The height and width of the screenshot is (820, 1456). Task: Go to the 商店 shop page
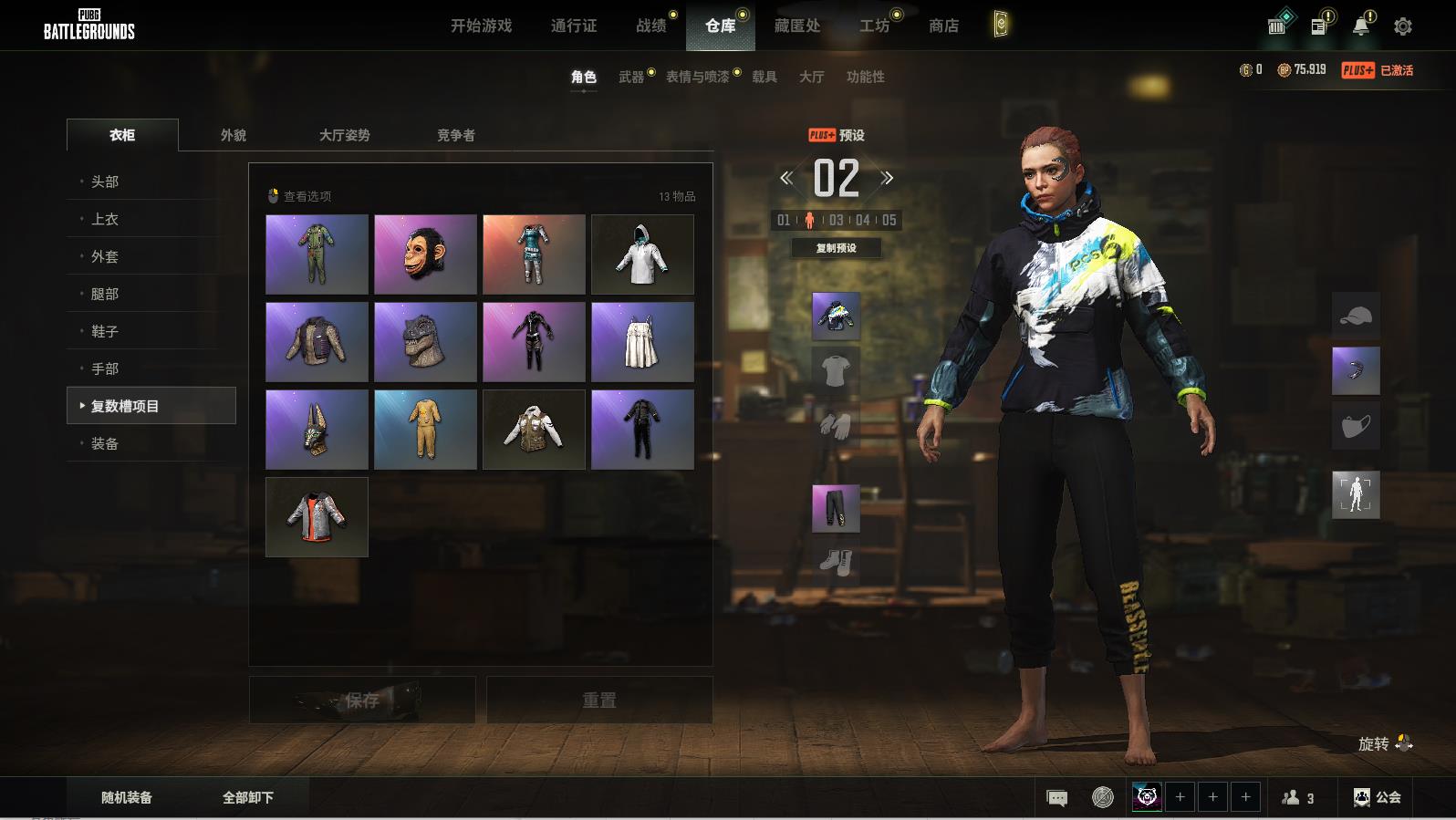[943, 26]
